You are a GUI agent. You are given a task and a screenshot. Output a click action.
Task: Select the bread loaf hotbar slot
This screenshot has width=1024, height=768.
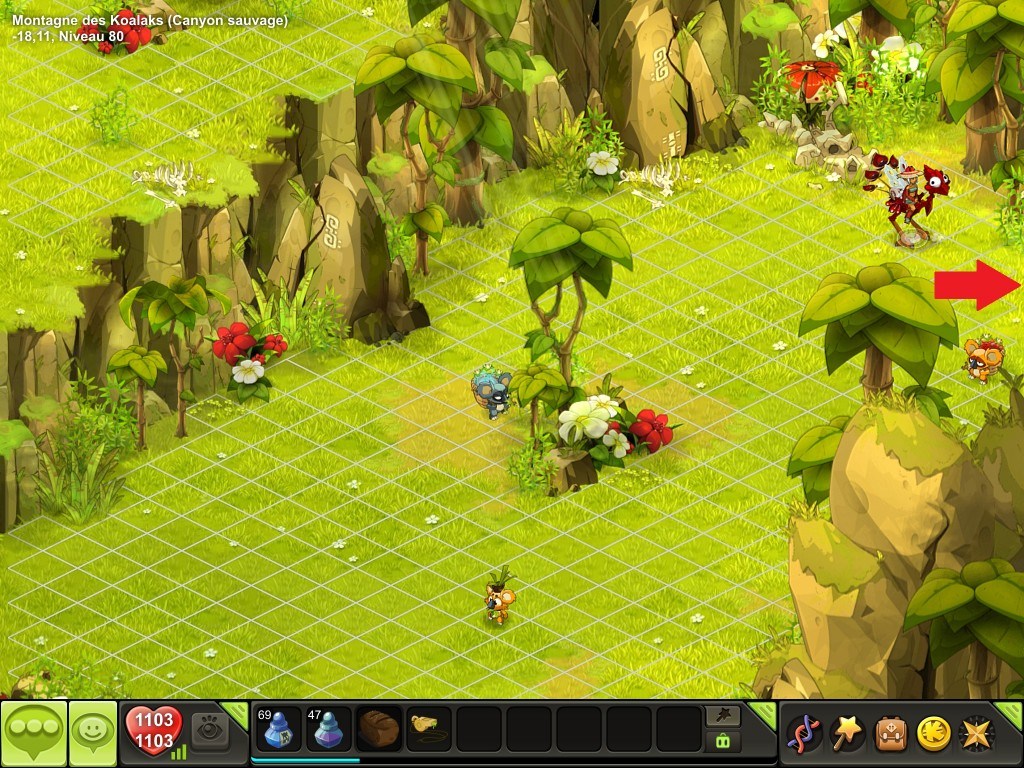(379, 729)
